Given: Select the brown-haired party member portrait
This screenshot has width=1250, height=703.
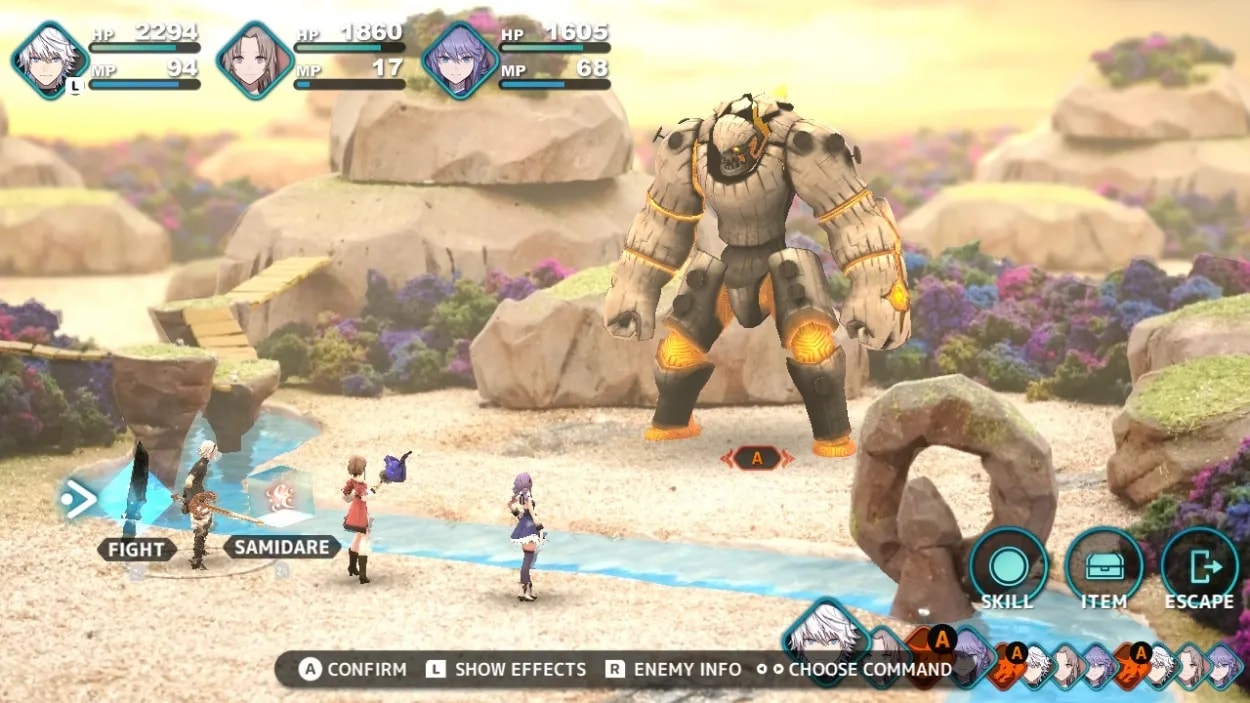Looking at the screenshot, I should [255, 60].
